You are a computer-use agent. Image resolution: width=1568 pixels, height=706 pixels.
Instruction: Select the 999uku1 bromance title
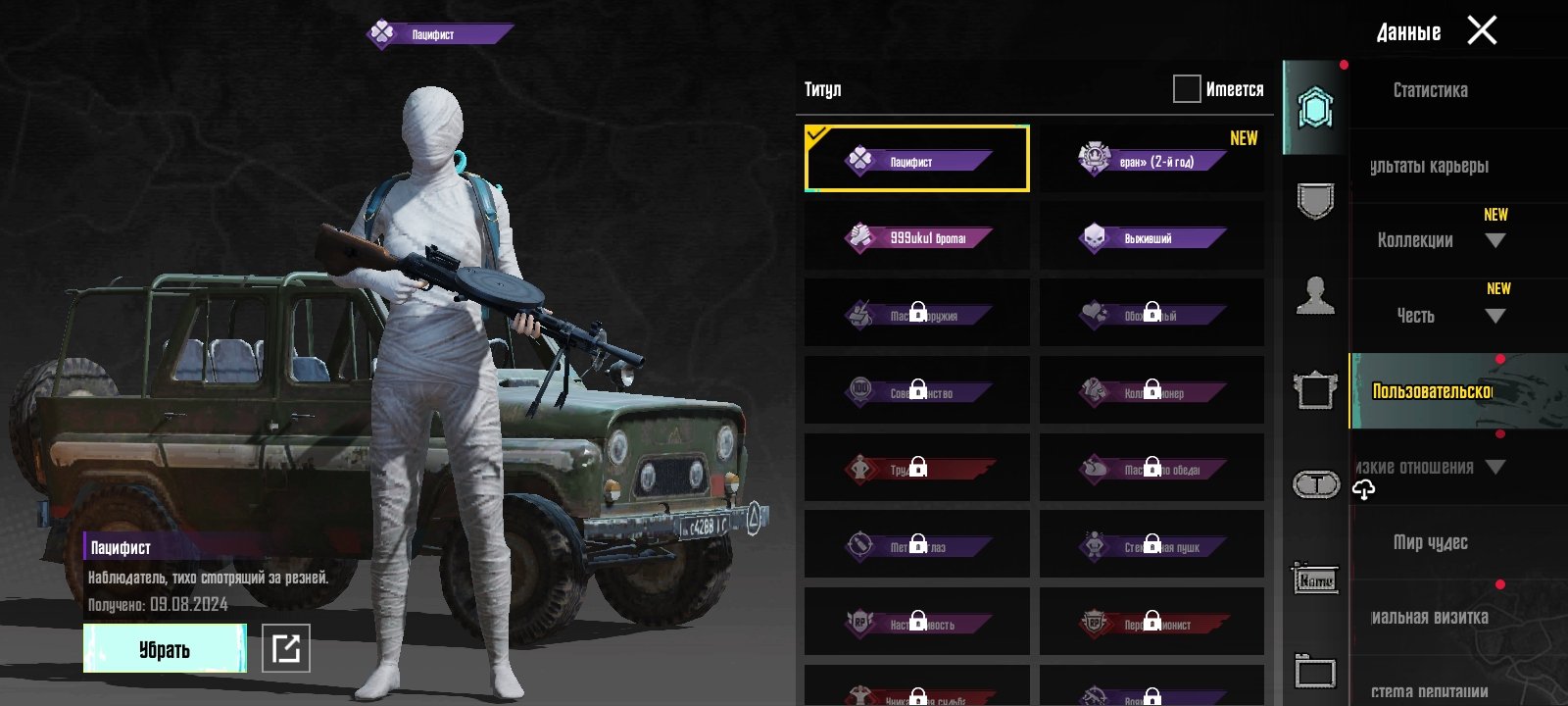[x=916, y=236]
